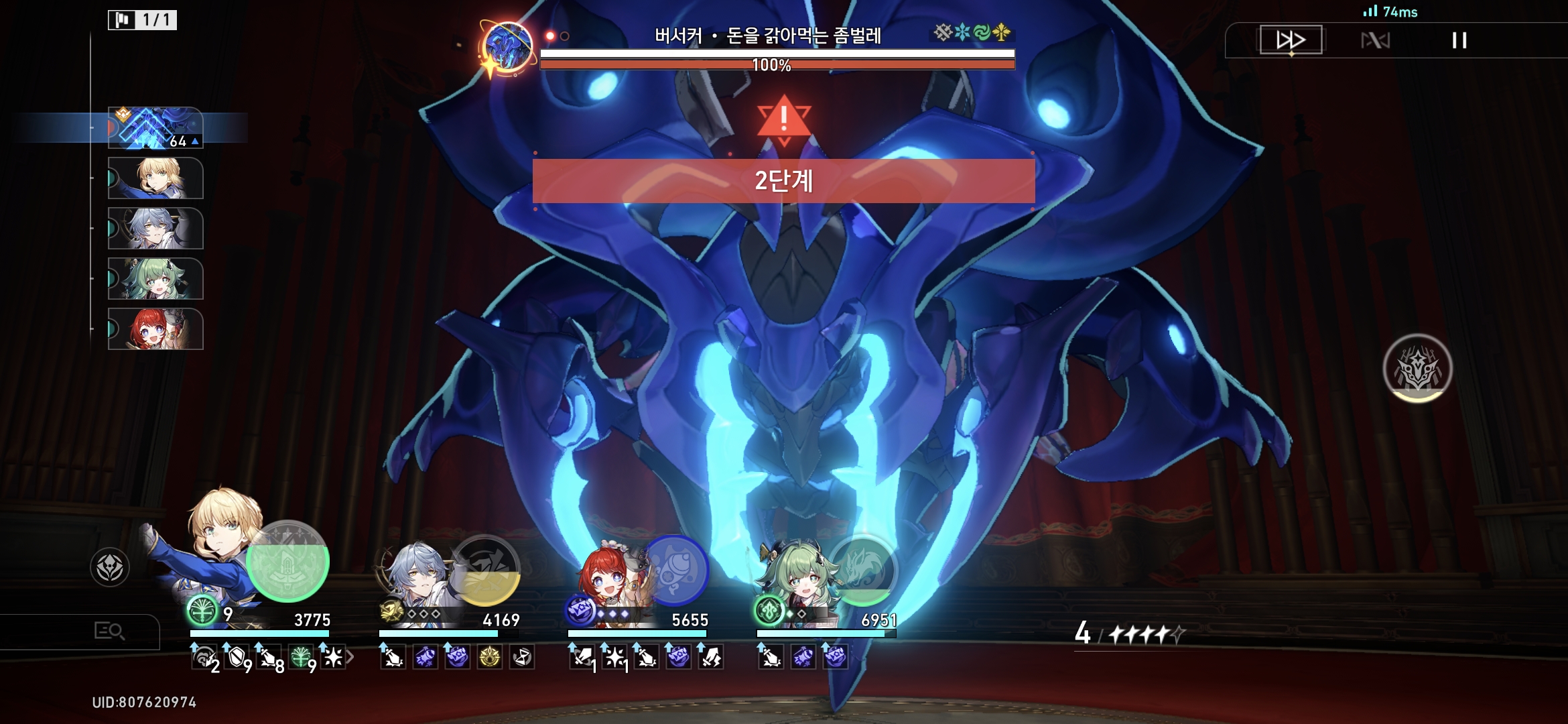Screen dimensions: 1568x724
Task: Toggle the double-speed fast-forward button
Action: point(1291,40)
